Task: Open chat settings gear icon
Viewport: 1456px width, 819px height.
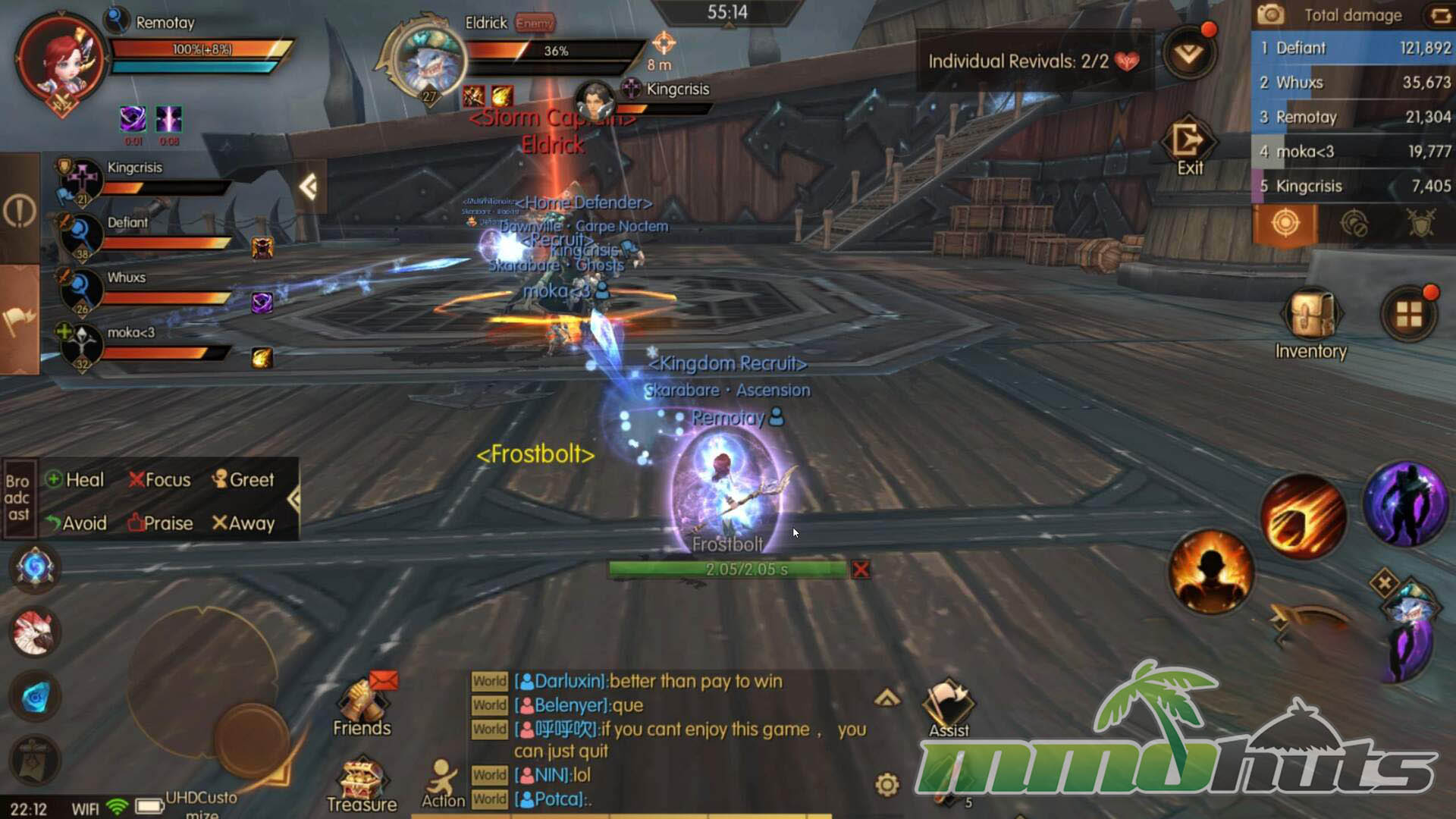Action: (887, 784)
